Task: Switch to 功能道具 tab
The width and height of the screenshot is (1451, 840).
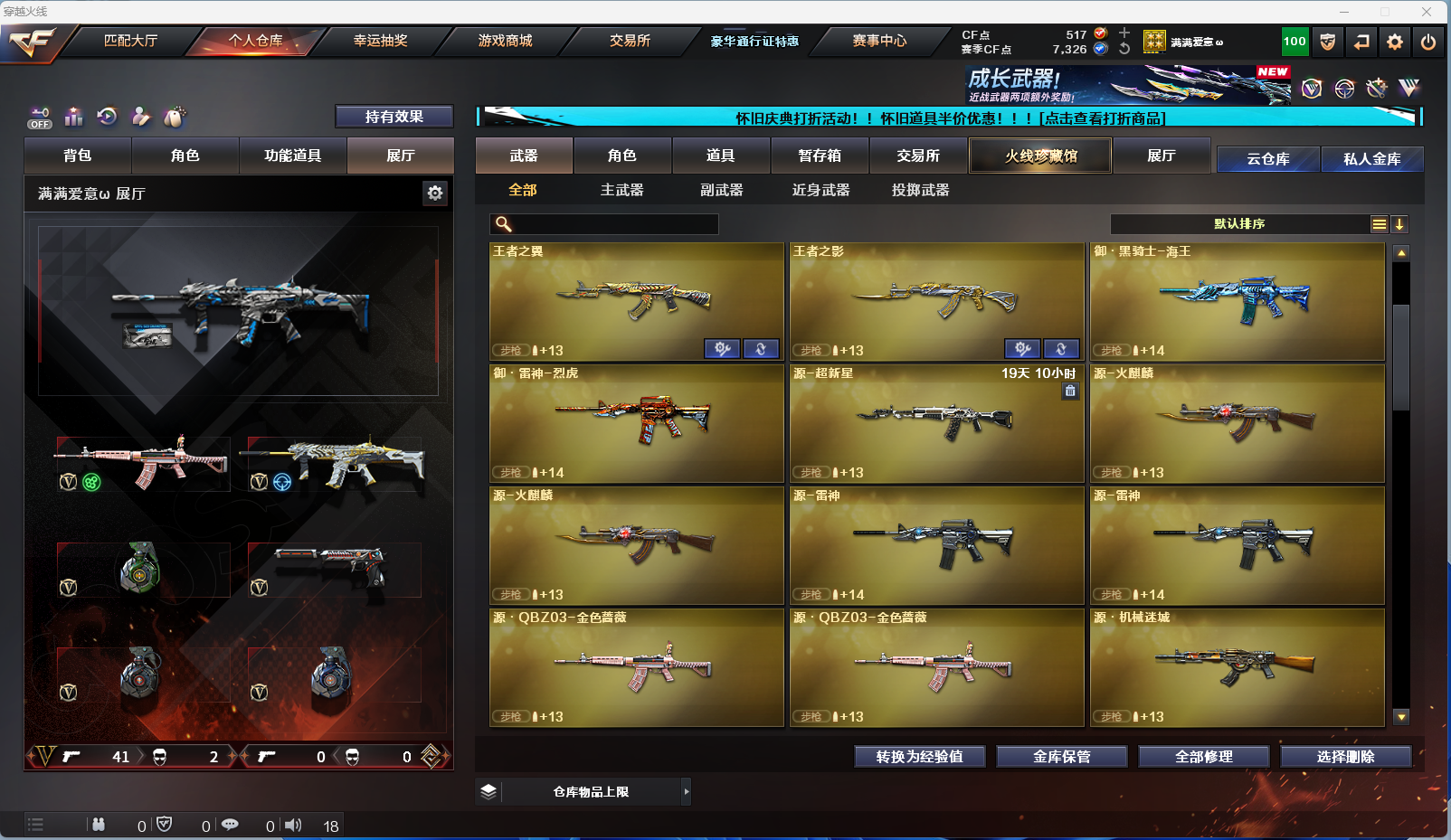Action: [x=292, y=156]
